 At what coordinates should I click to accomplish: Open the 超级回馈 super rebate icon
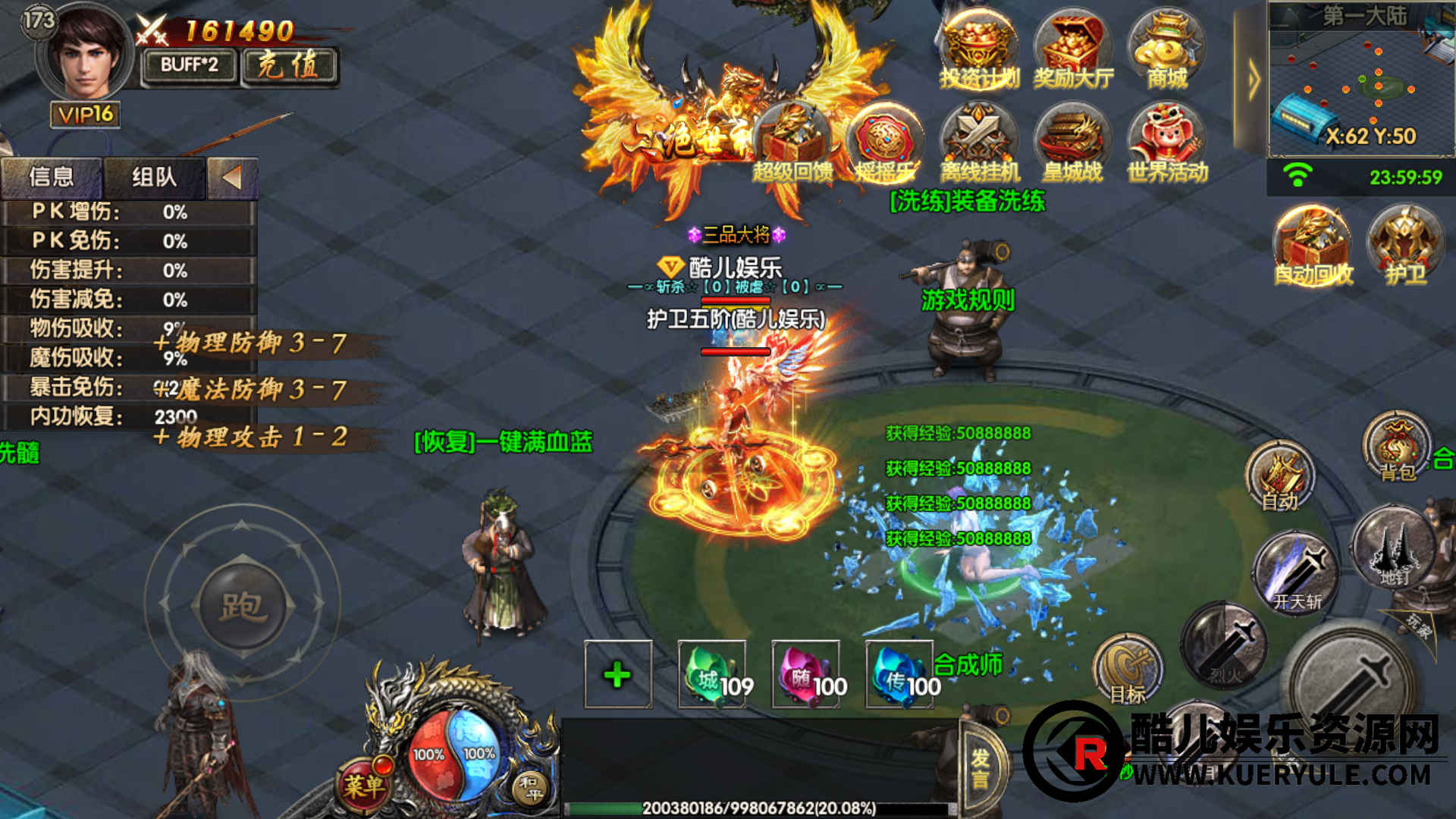click(792, 146)
